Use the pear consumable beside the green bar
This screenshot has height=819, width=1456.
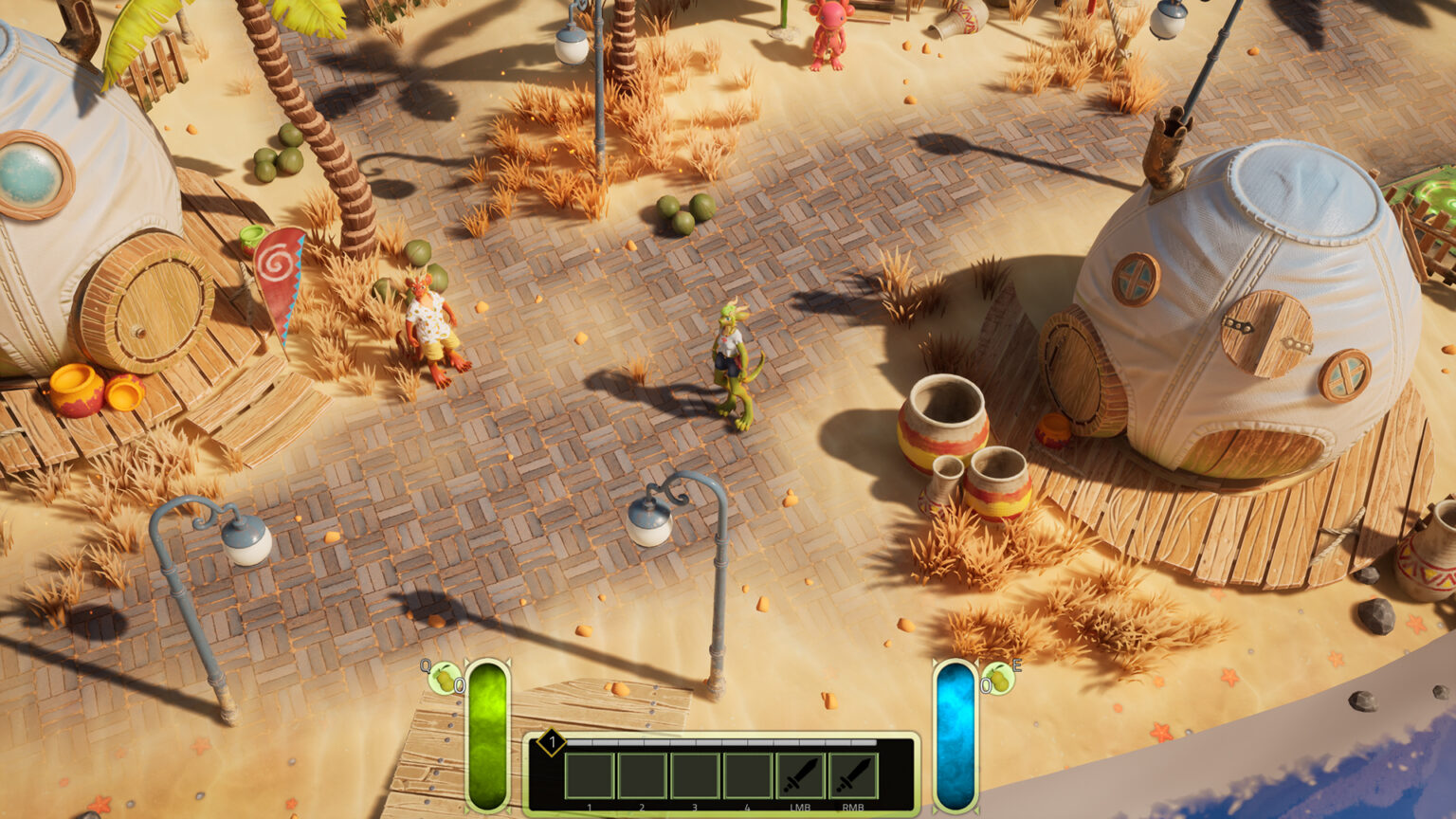444,679
